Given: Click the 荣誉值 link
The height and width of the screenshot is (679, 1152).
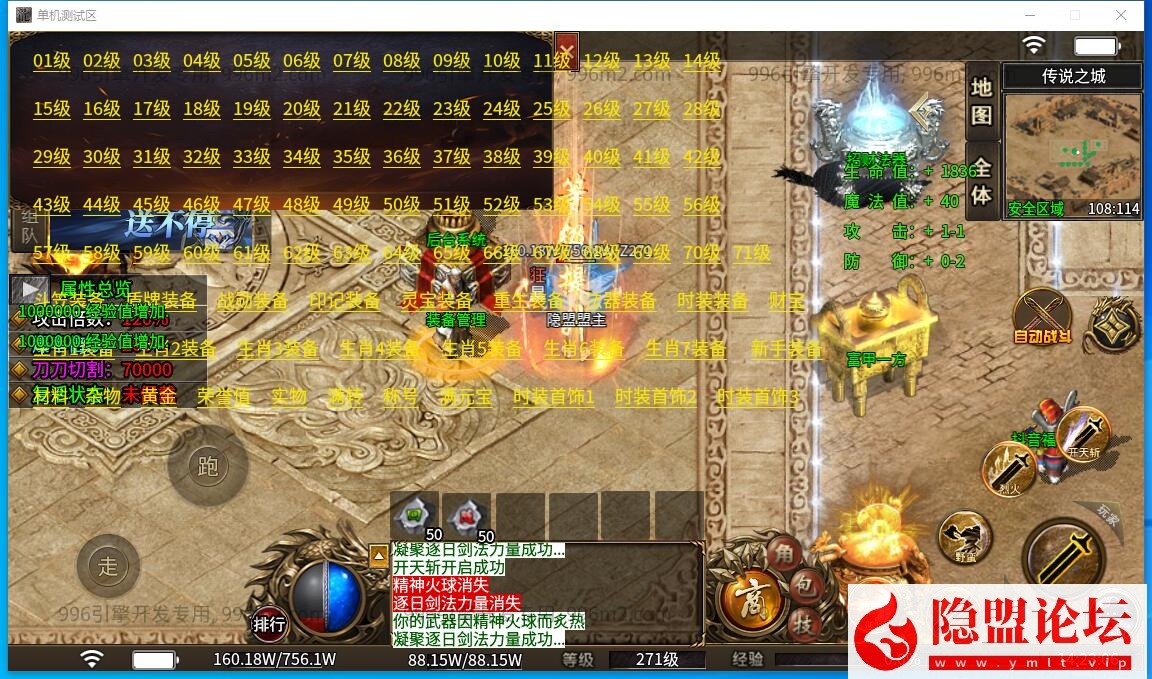Looking at the screenshot, I should coord(223,397).
